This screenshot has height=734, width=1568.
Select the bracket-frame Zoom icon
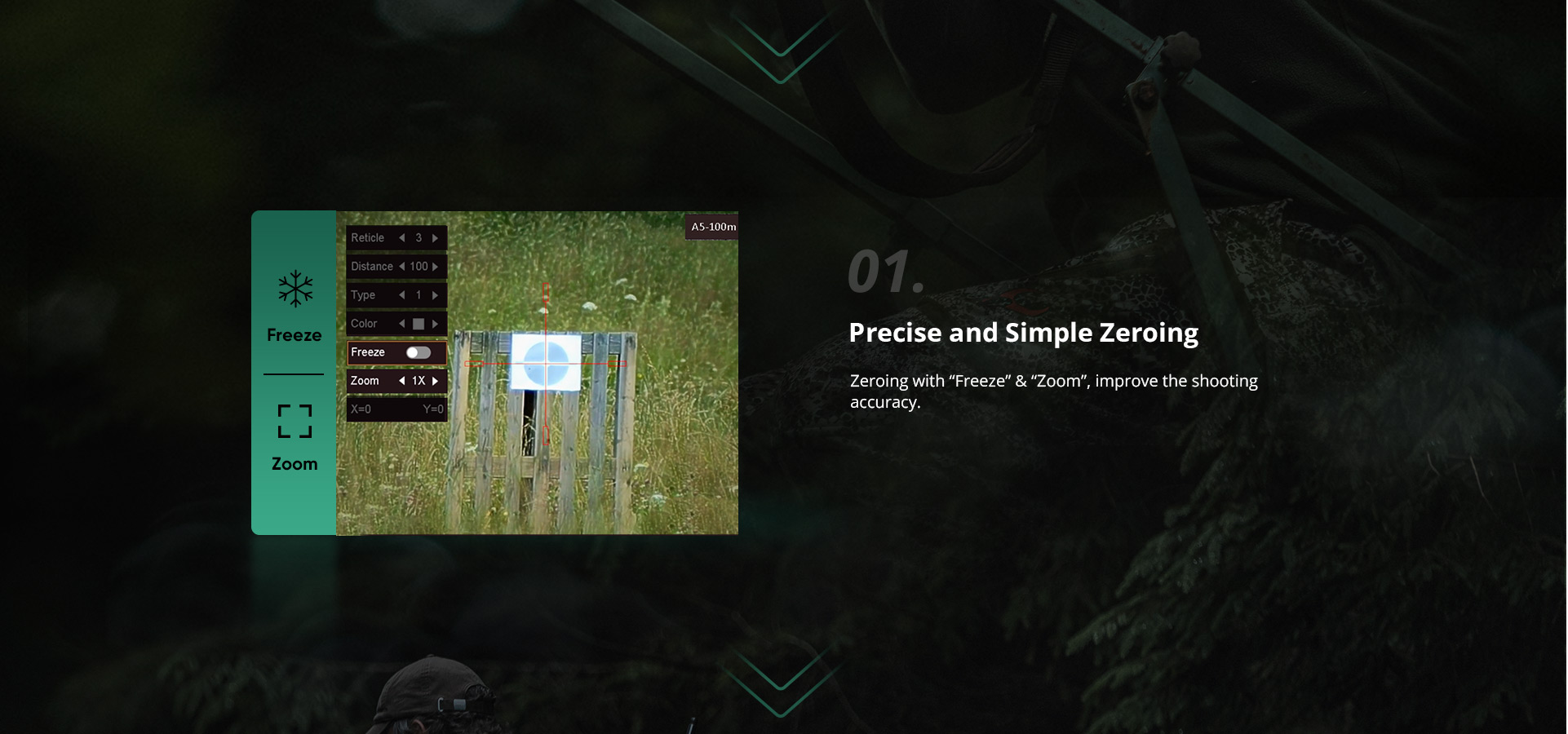tap(295, 421)
